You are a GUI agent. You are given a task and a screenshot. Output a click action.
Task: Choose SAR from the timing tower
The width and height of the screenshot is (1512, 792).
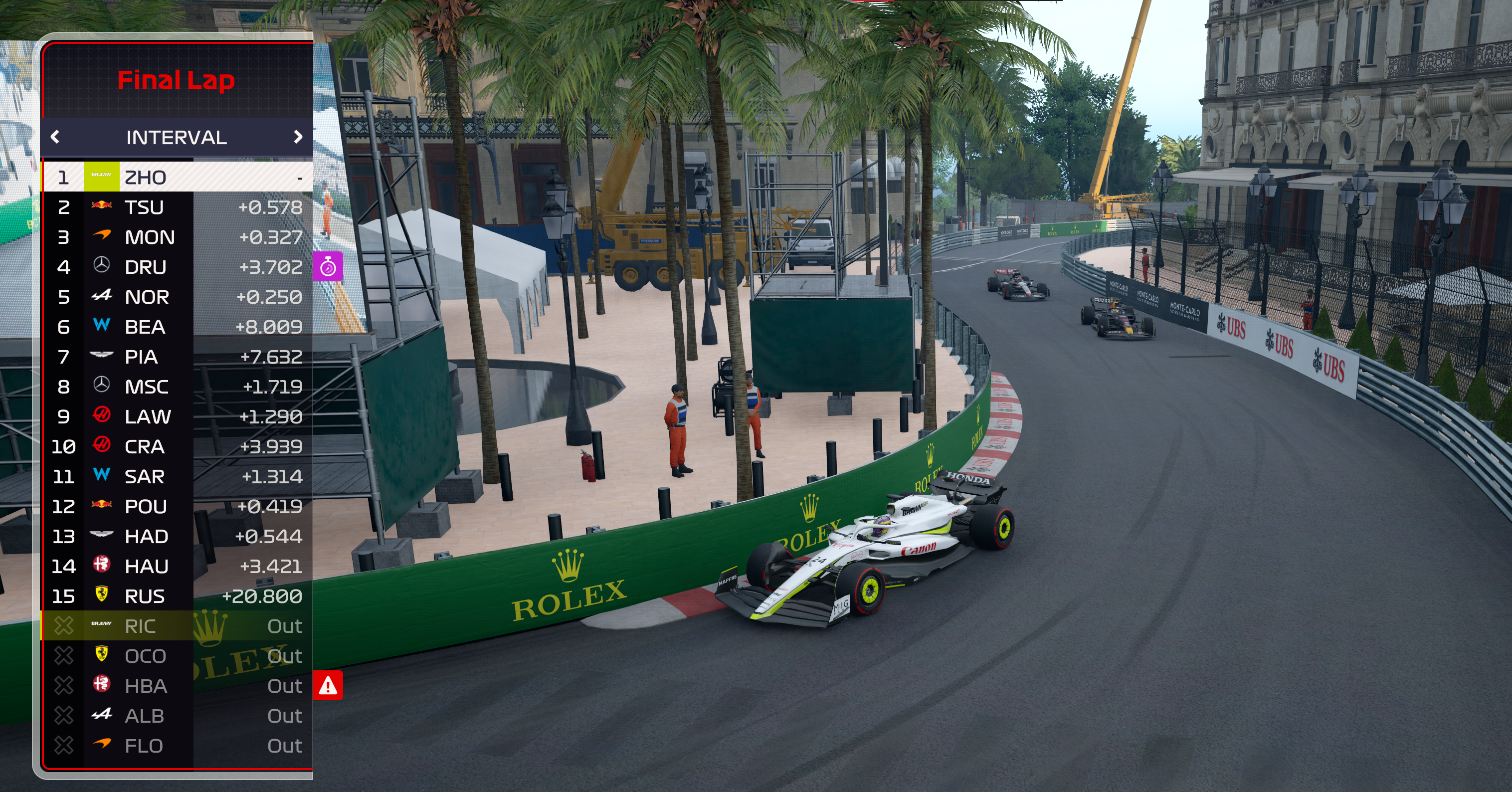tap(176, 477)
